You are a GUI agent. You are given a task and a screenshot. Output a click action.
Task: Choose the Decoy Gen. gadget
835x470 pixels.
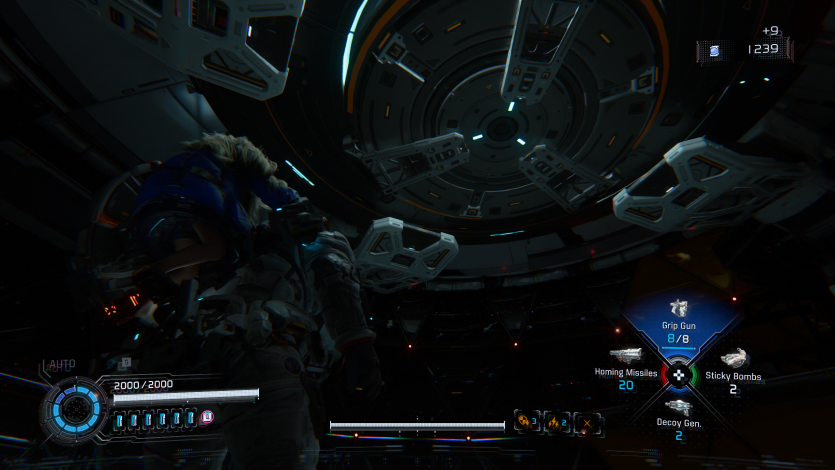coord(678,415)
